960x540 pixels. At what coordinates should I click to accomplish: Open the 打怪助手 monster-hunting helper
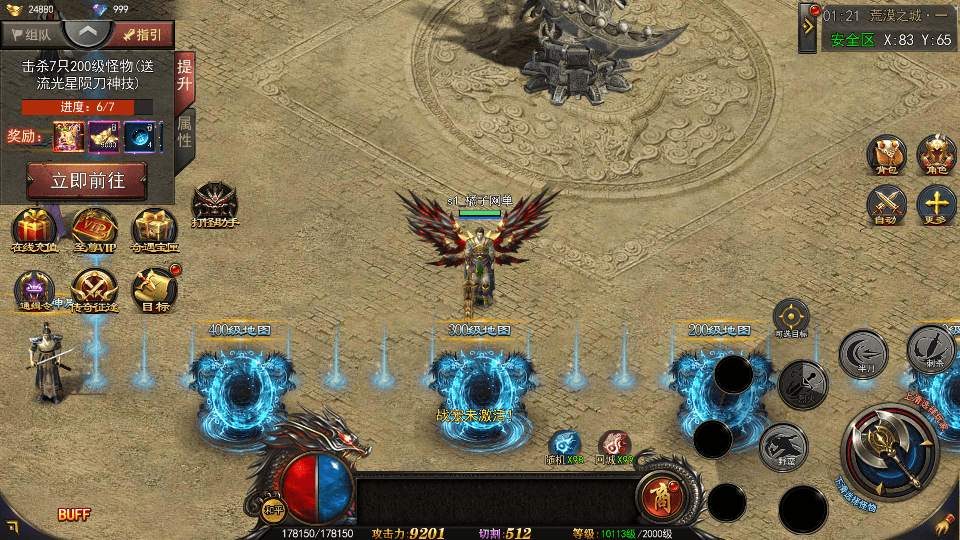pyautogui.click(x=214, y=203)
